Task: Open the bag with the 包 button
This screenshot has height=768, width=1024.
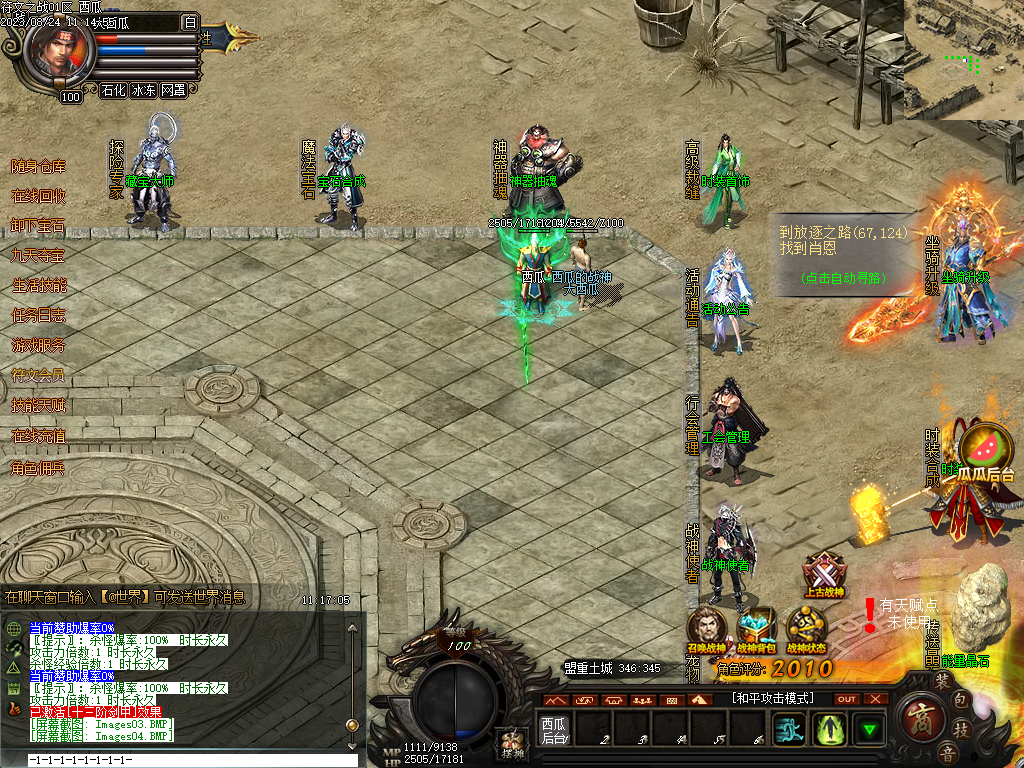Action: pyautogui.click(x=959, y=700)
